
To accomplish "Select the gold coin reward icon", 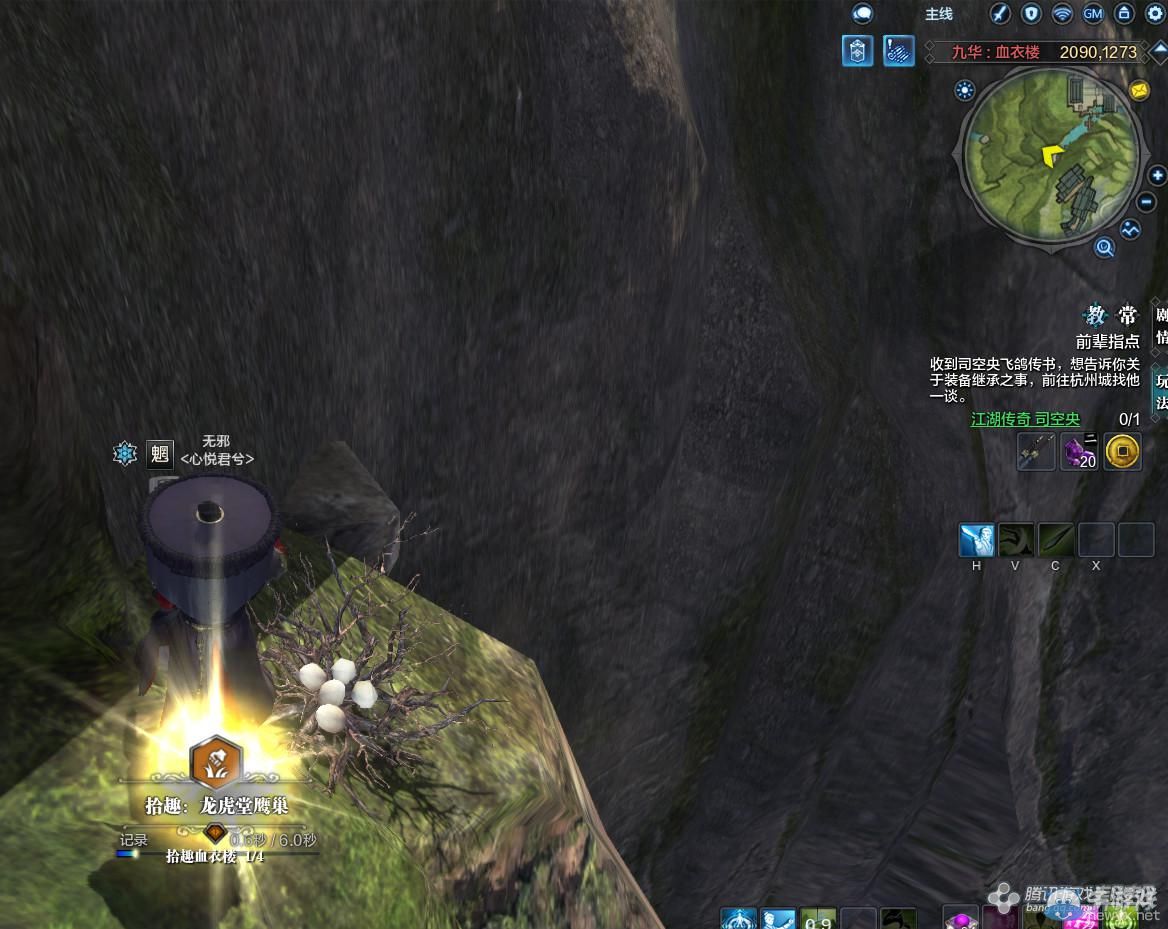I will [1123, 453].
